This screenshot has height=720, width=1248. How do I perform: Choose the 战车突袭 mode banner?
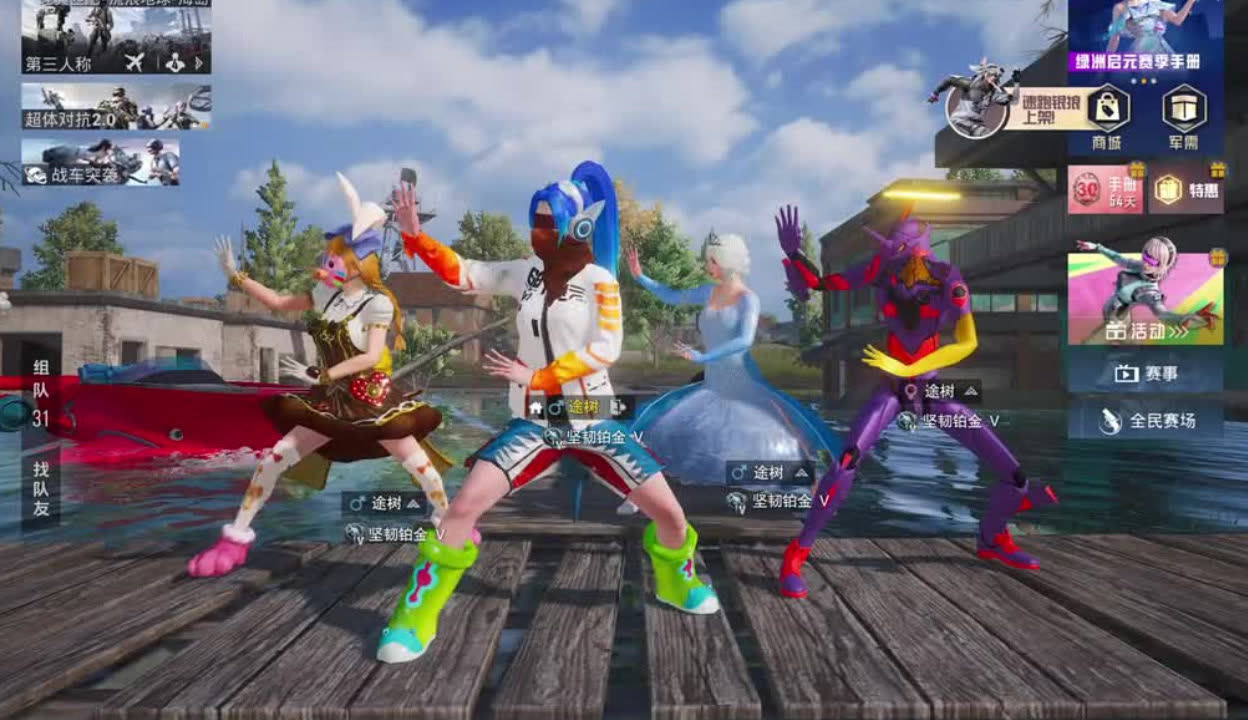101,162
